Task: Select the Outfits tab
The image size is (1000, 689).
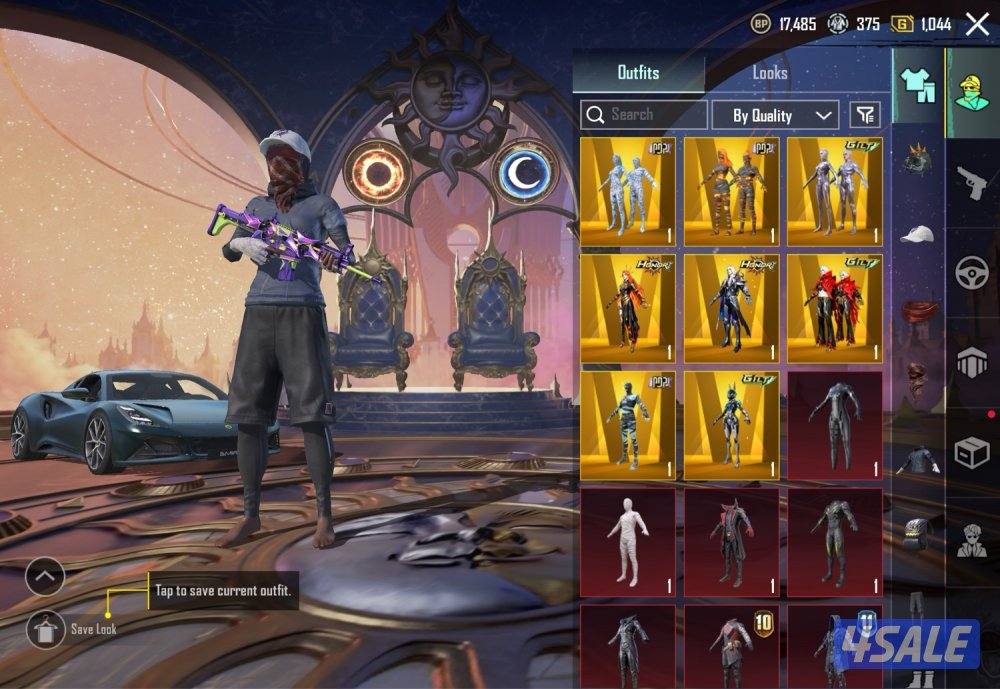Action: point(638,73)
